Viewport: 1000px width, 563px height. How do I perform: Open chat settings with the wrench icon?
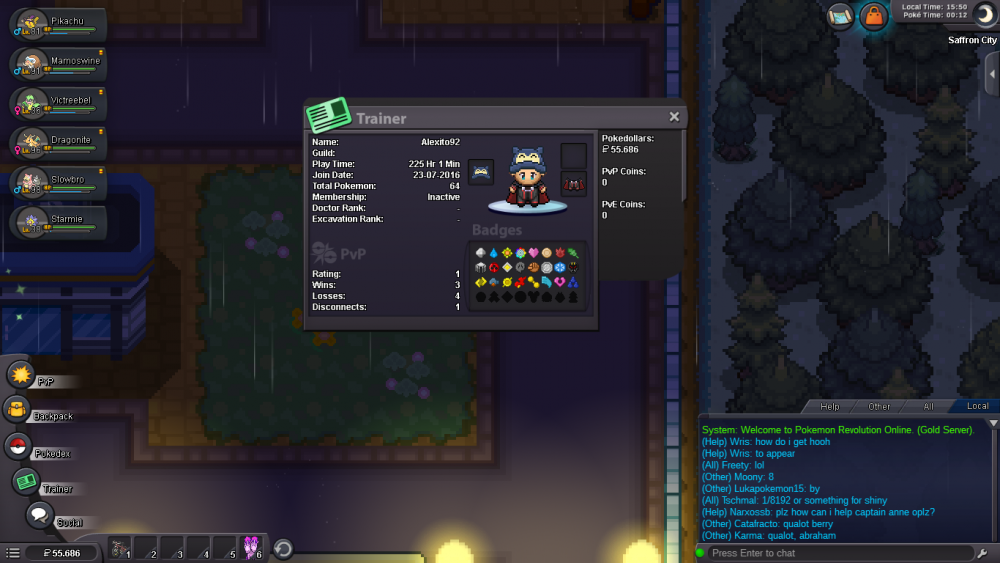[x=986, y=553]
